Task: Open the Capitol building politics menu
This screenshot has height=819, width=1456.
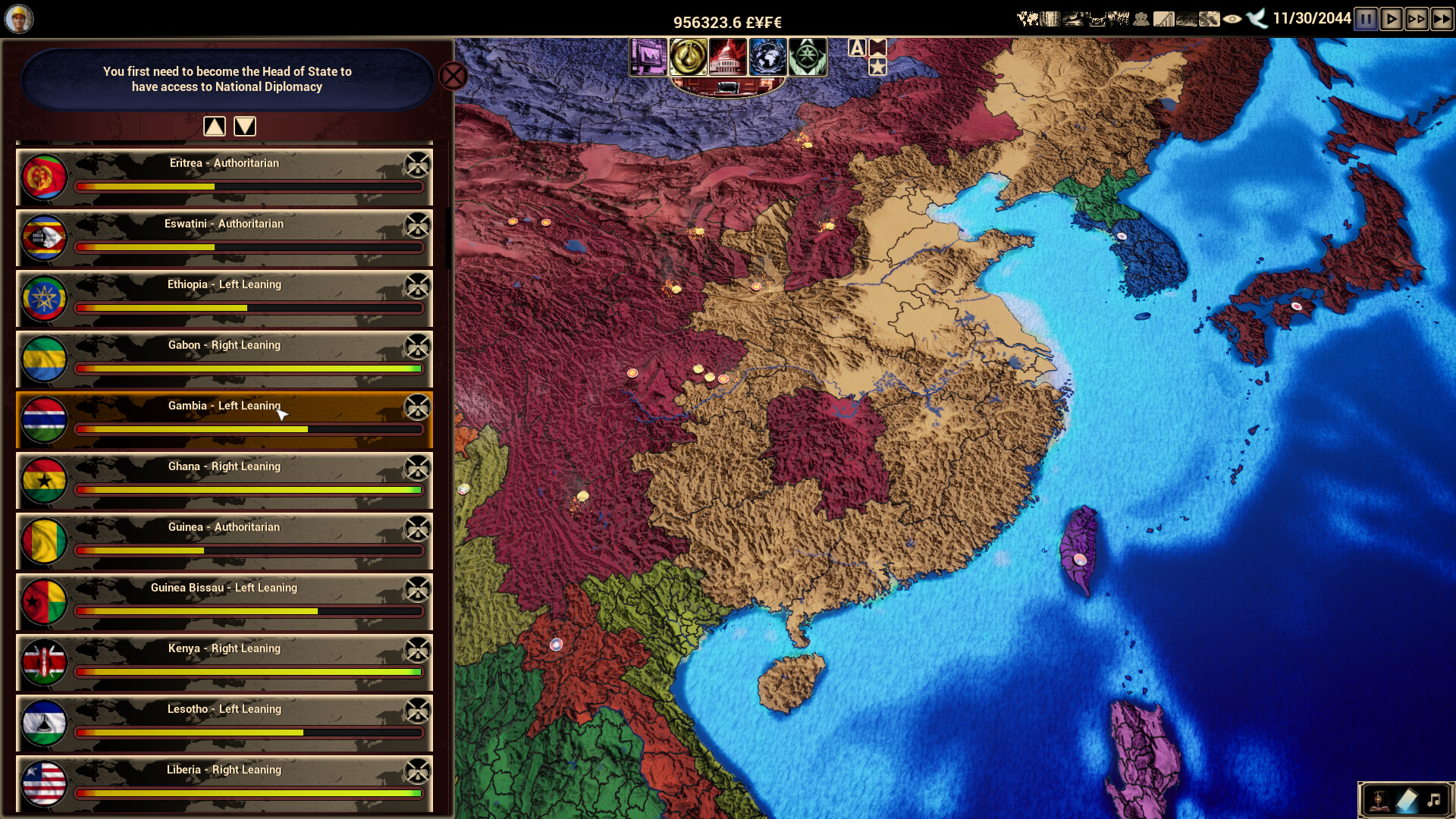Action: [x=728, y=56]
